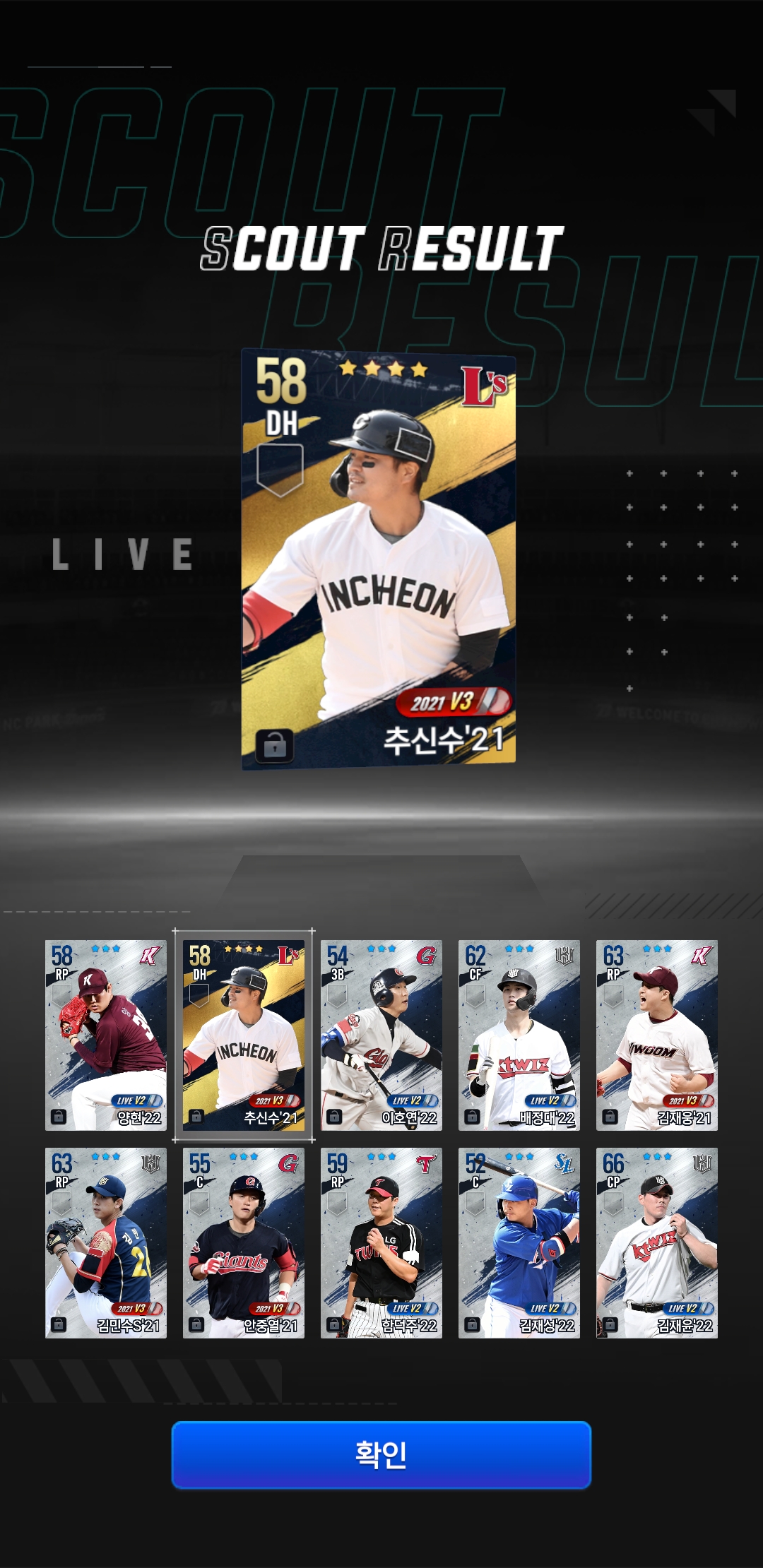This screenshot has height=1568, width=763.
Task: Select the 안중열'21 catcher card
Action: pyautogui.click(x=244, y=1242)
